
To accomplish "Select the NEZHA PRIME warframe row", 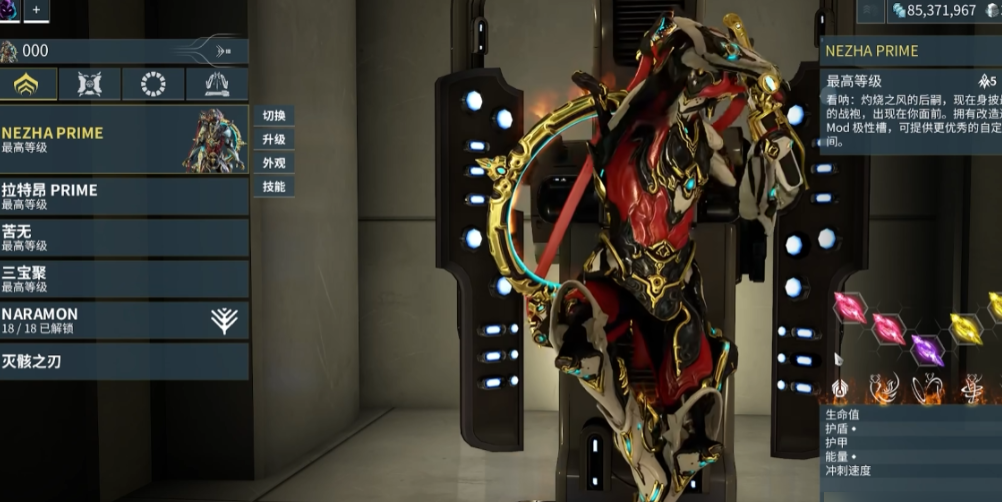I will pyautogui.click(x=124, y=139).
